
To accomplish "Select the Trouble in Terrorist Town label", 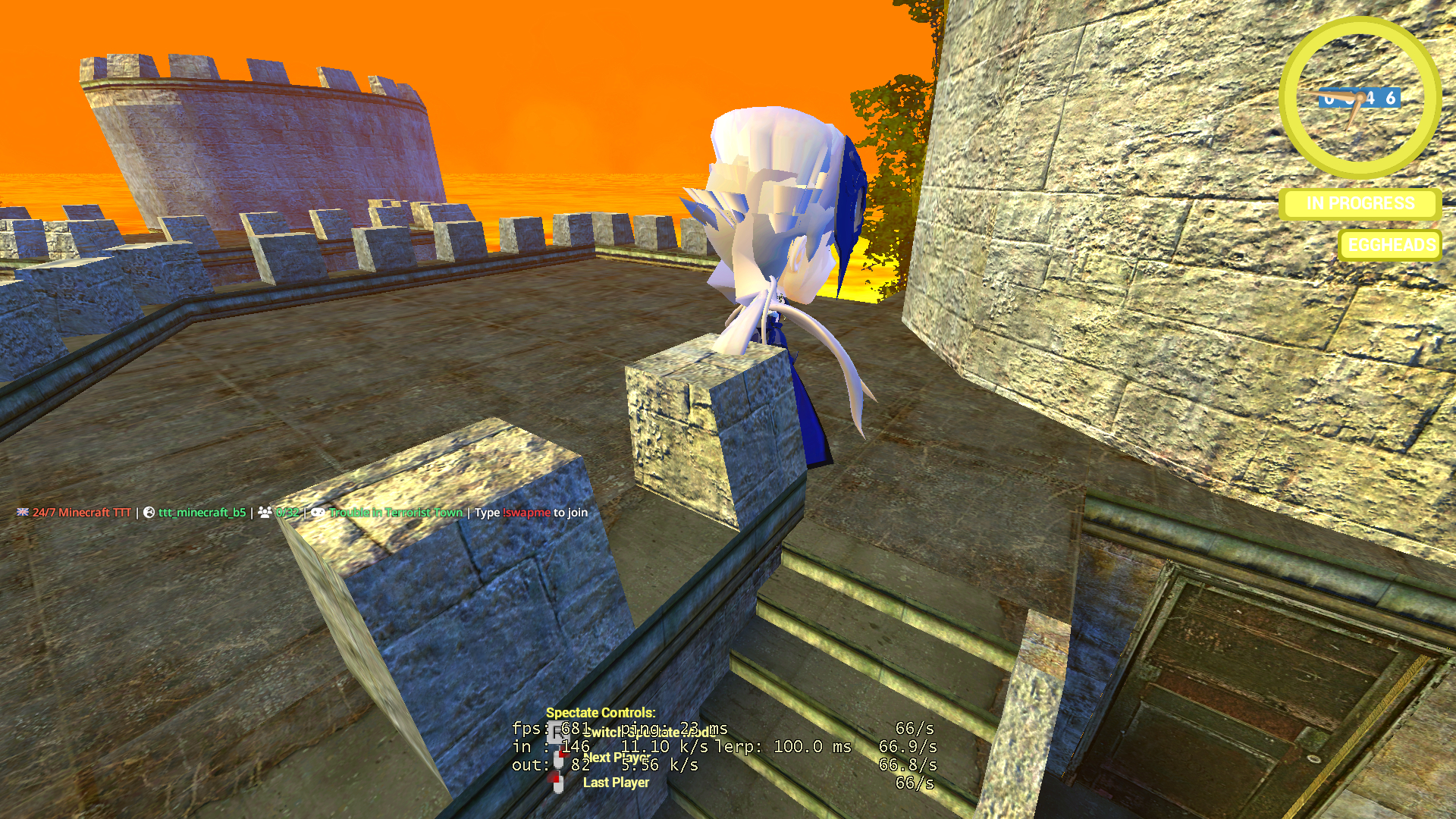I will tap(395, 513).
